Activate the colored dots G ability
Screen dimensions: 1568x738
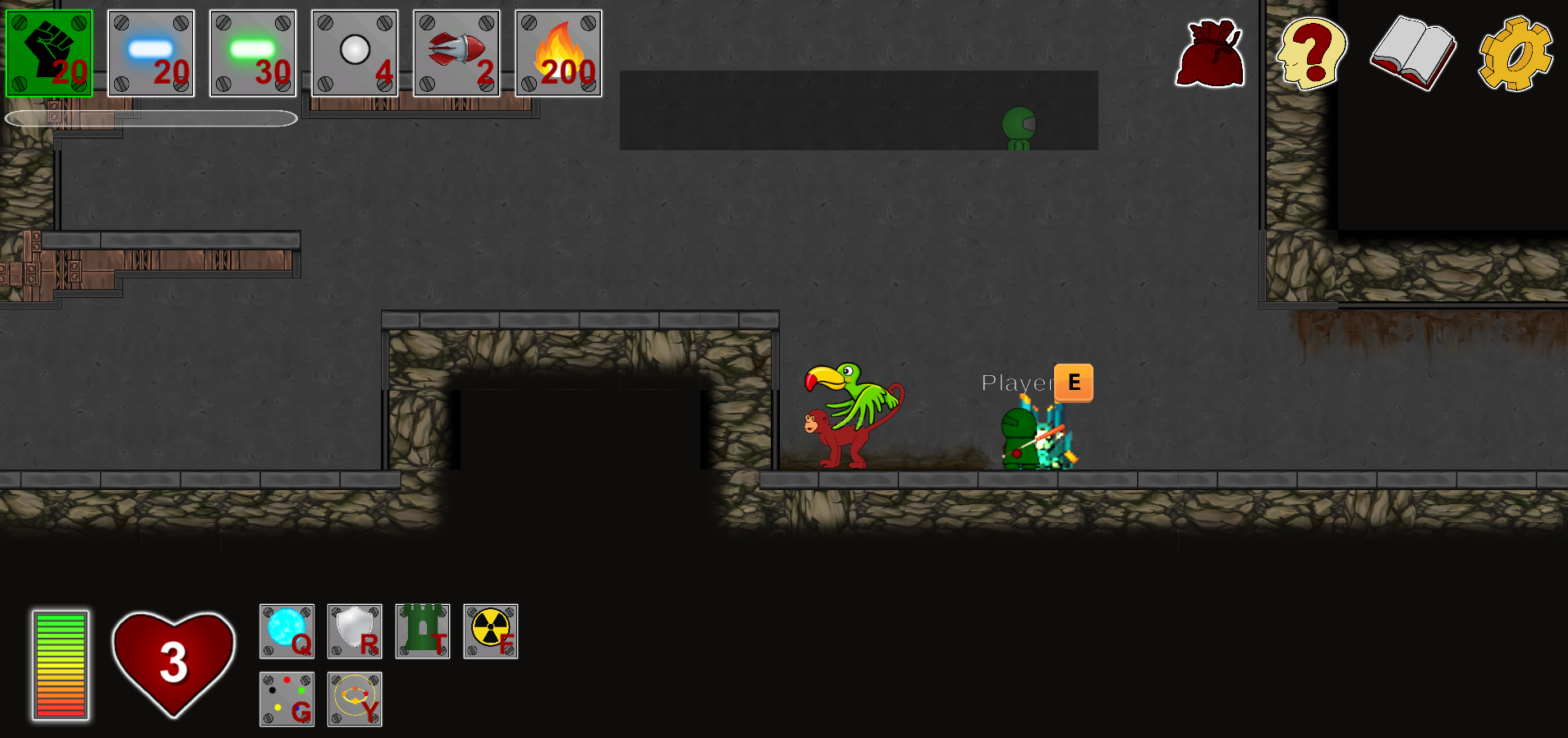287,699
